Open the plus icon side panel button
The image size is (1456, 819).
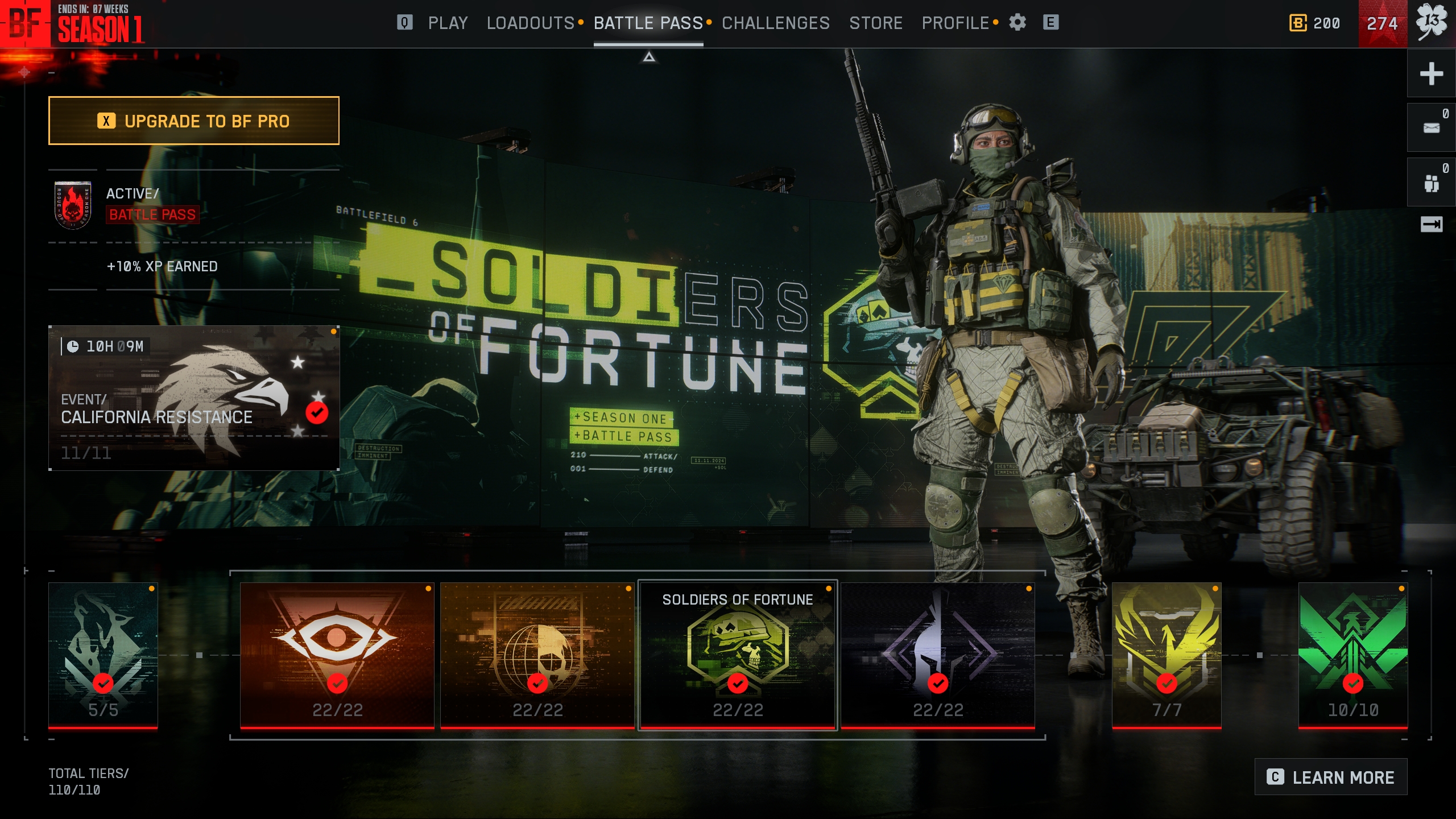click(x=1431, y=73)
